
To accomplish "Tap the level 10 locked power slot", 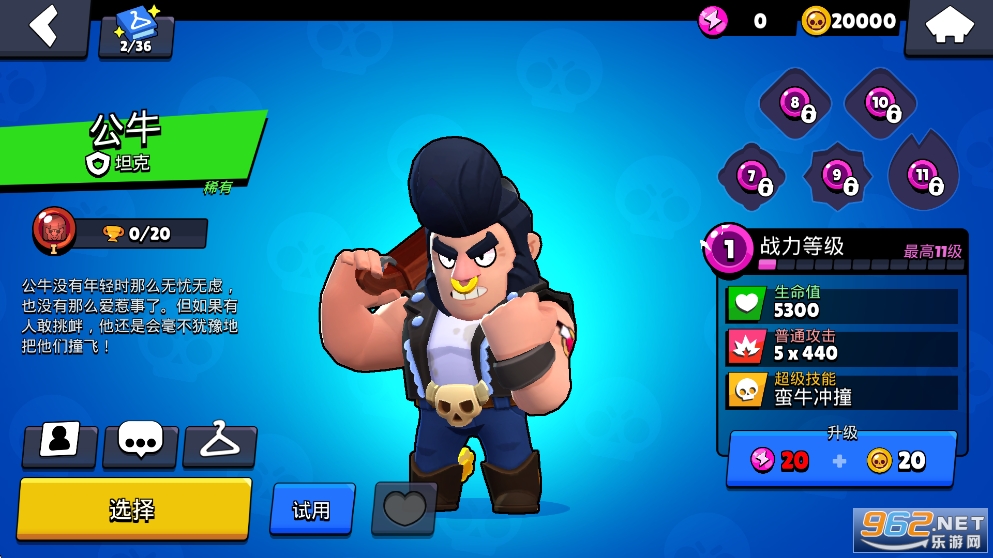I will (x=881, y=103).
